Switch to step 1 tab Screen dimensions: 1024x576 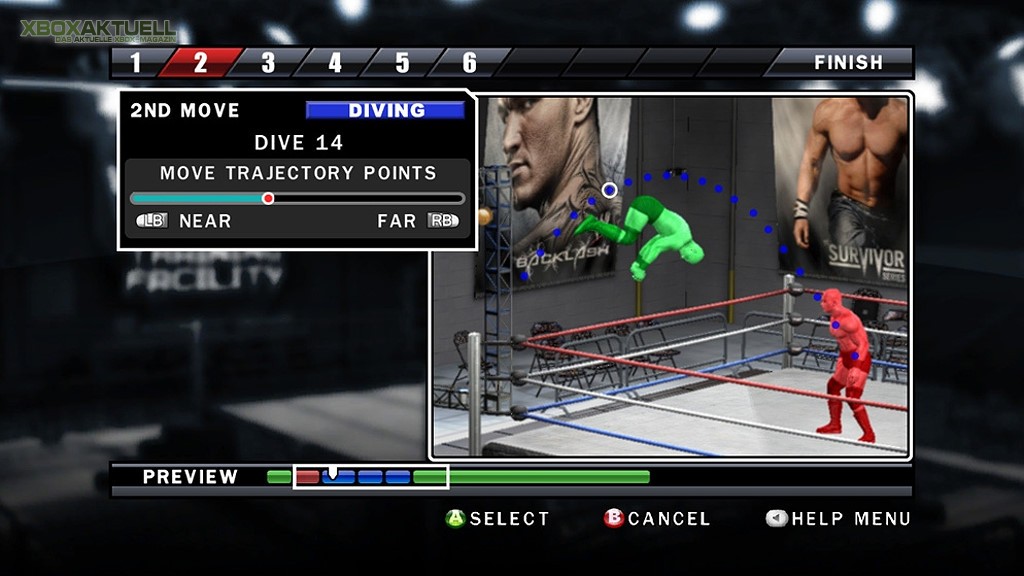coord(137,63)
